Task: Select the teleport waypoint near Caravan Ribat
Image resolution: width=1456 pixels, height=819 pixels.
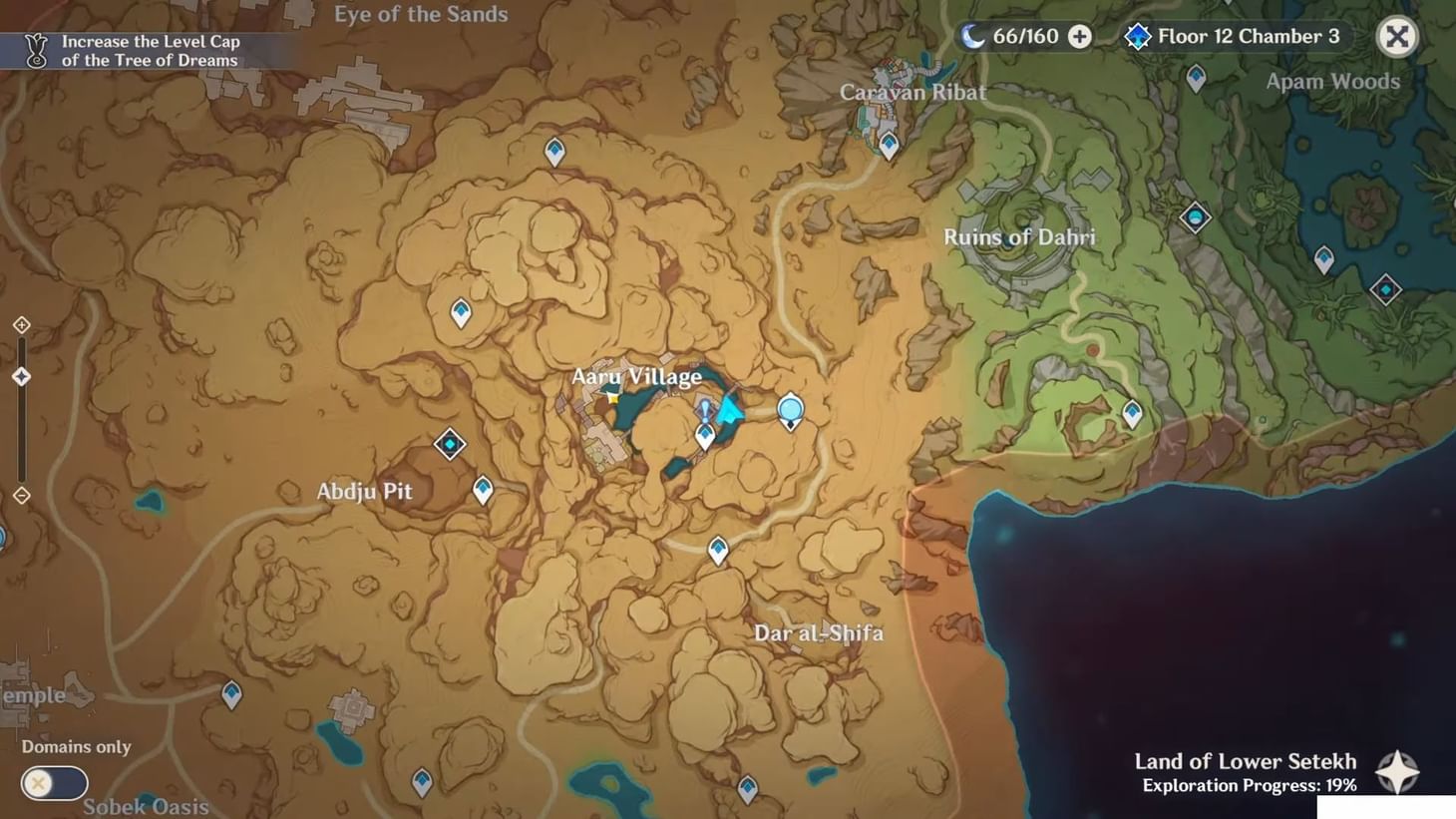Action: [x=887, y=146]
